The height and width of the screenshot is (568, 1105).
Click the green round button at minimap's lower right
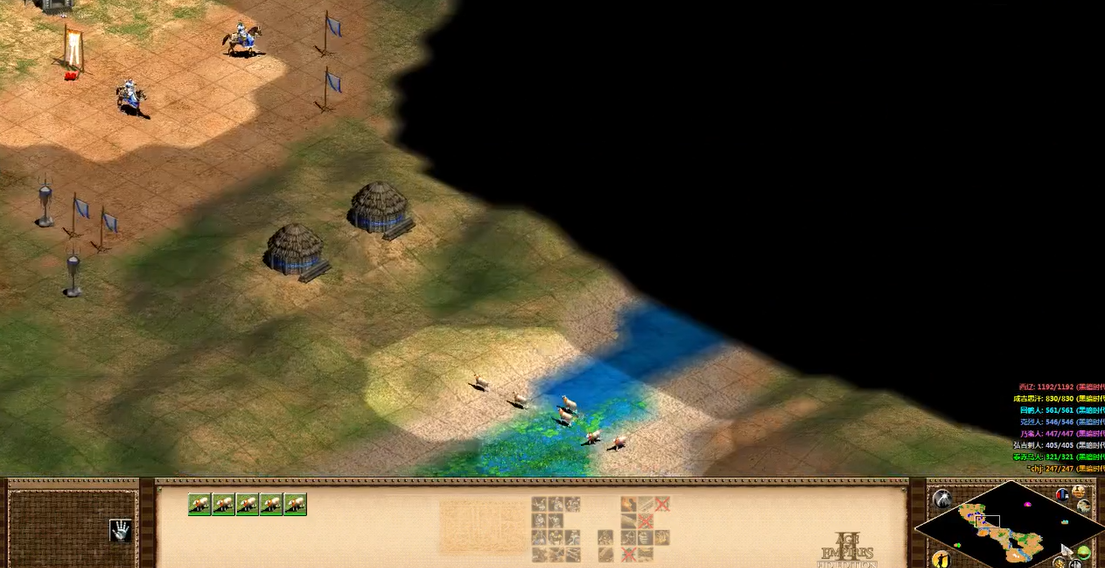point(1084,553)
